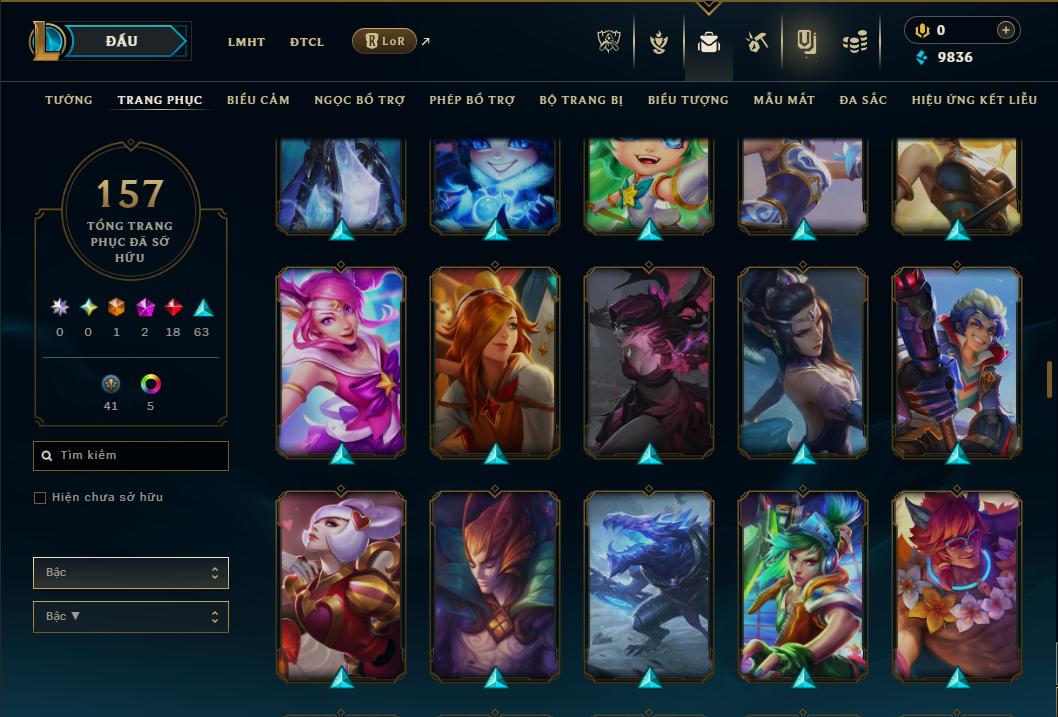Select the pink Star Guardian skin card
Viewport: 1058px width, 717px height.
click(x=341, y=361)
